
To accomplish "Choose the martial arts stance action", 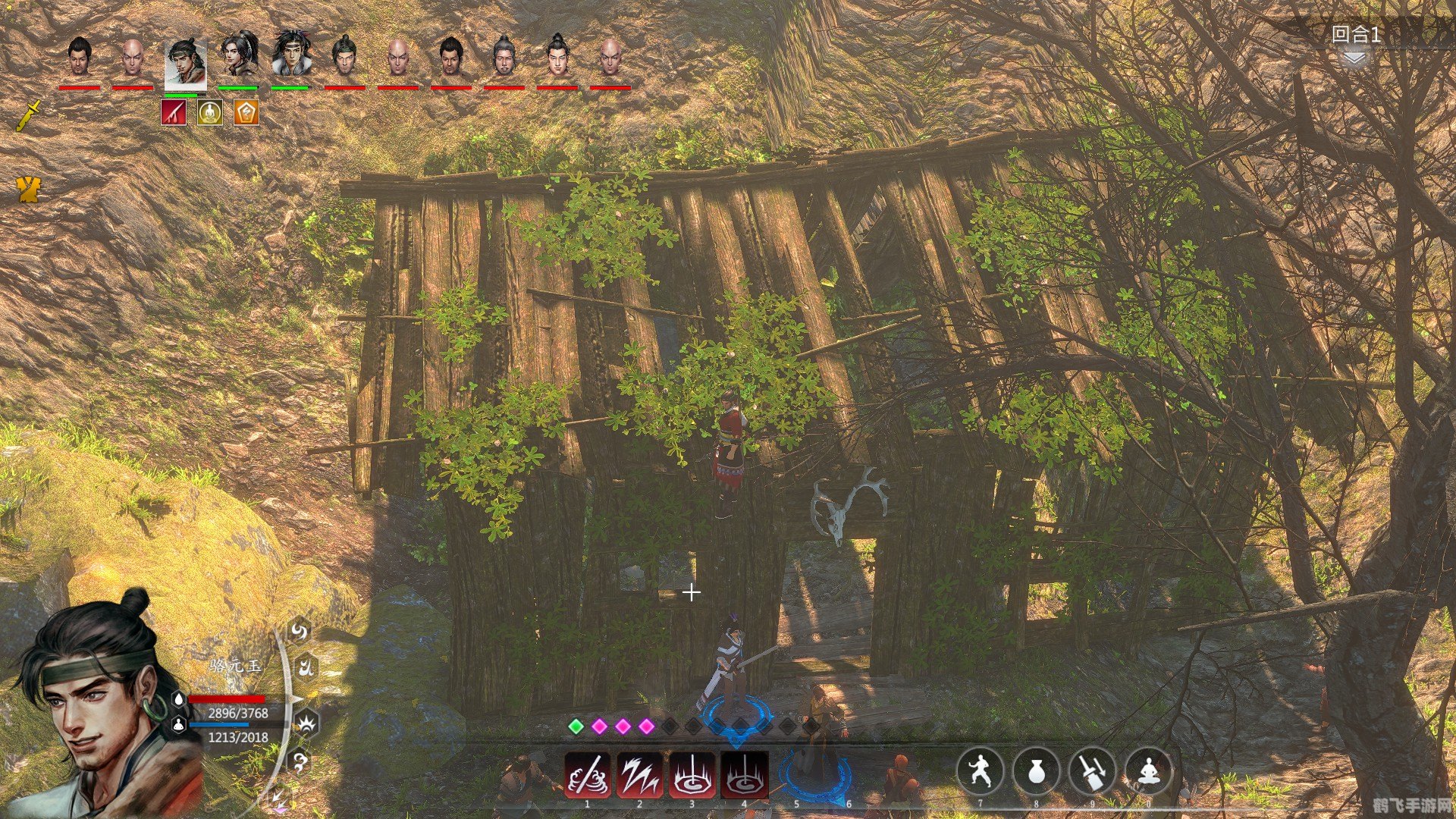I will click(x=980, y=770).
